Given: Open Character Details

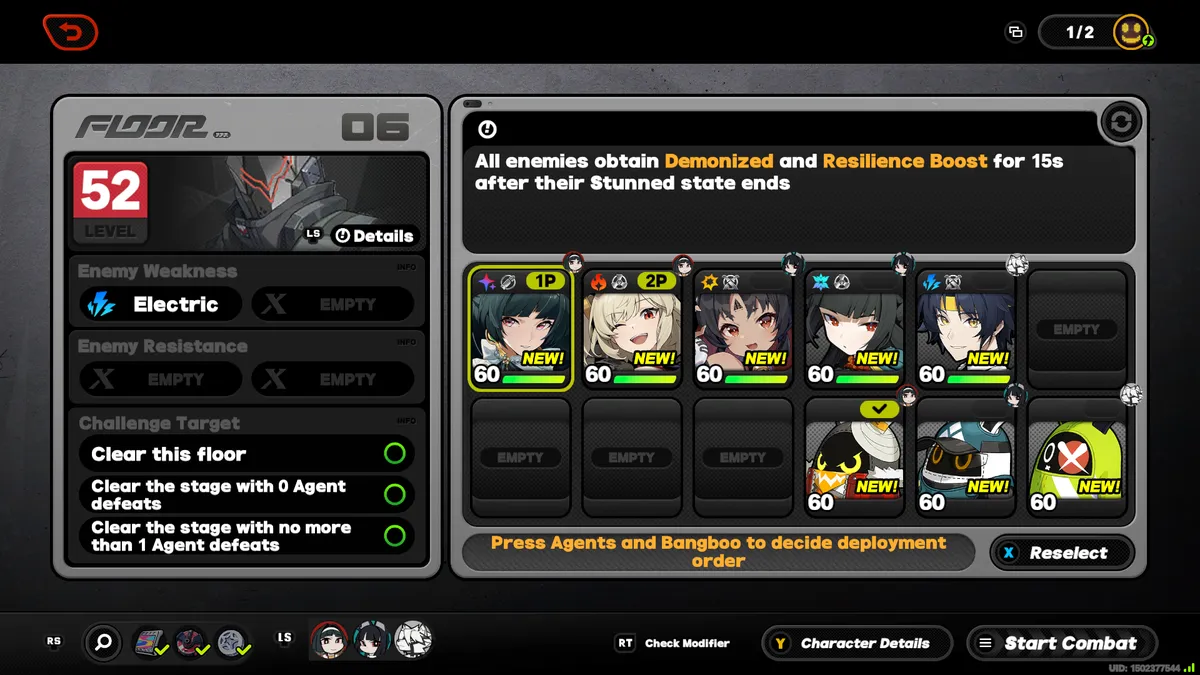Looking at the screenshot, I should point(852,643).
